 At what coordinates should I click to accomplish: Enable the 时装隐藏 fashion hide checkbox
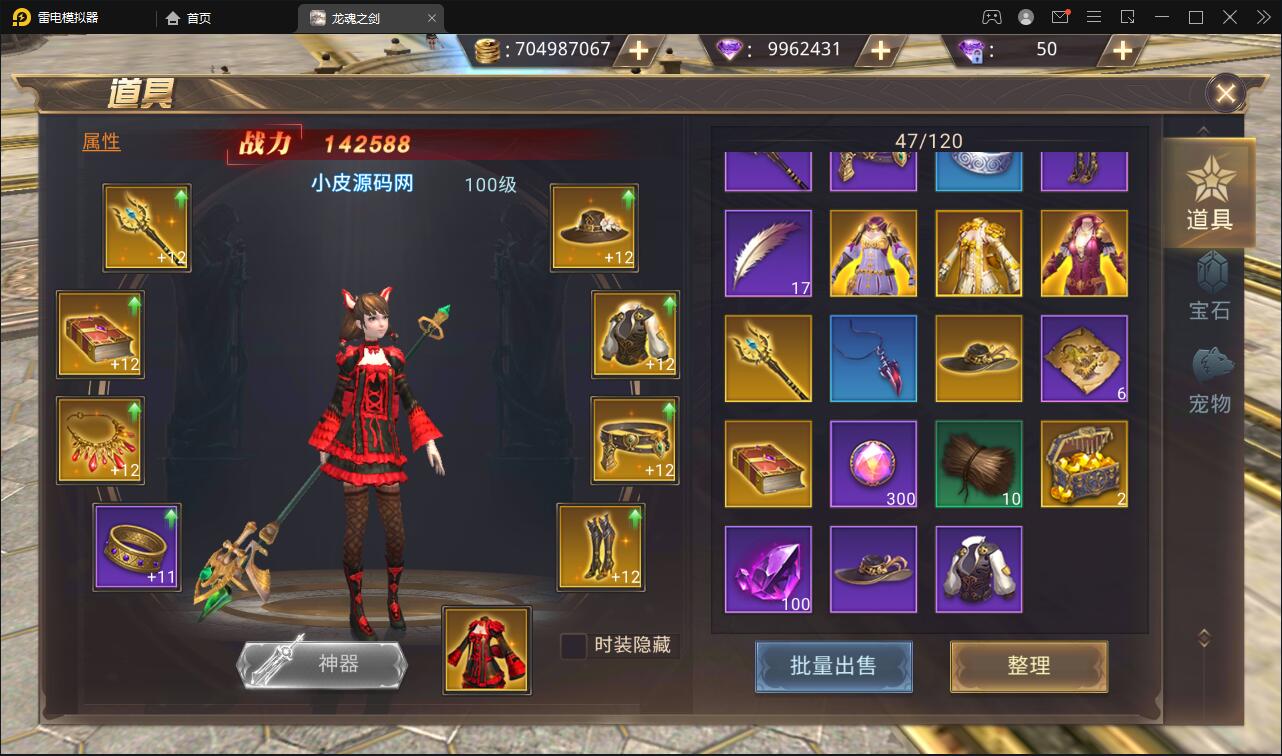572,647
